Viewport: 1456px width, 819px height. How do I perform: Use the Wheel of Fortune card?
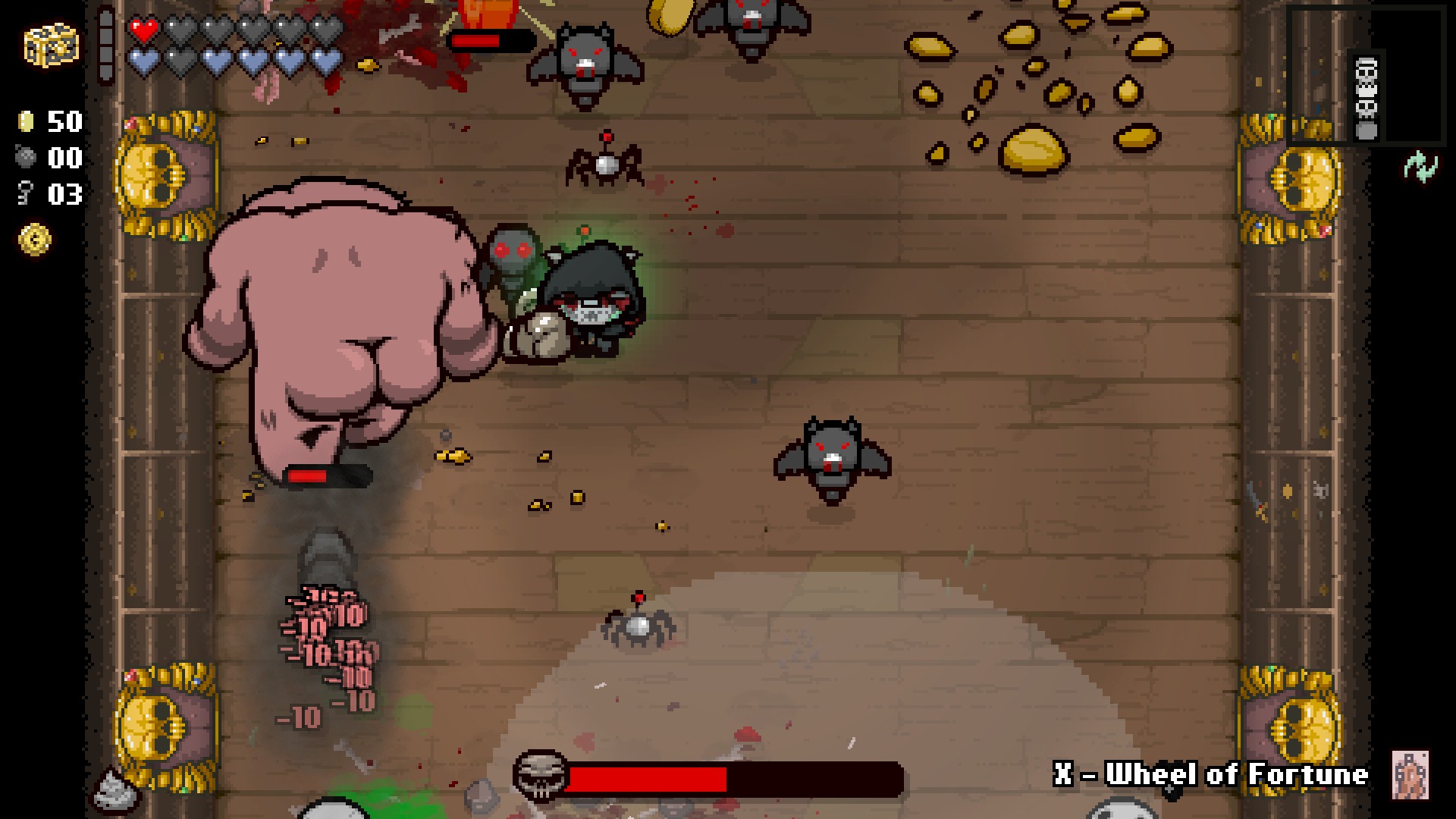point(1410,774)
